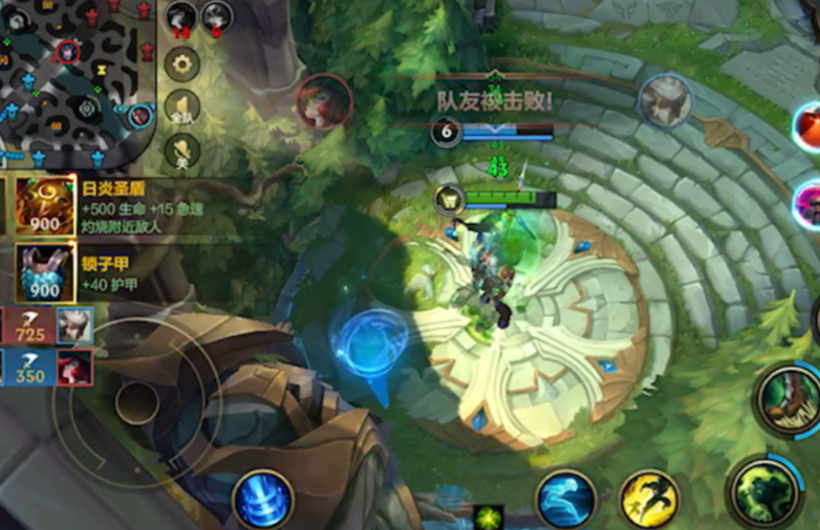
Task: Buy the recommended 日炎圣盾 item
Action: 45,206
